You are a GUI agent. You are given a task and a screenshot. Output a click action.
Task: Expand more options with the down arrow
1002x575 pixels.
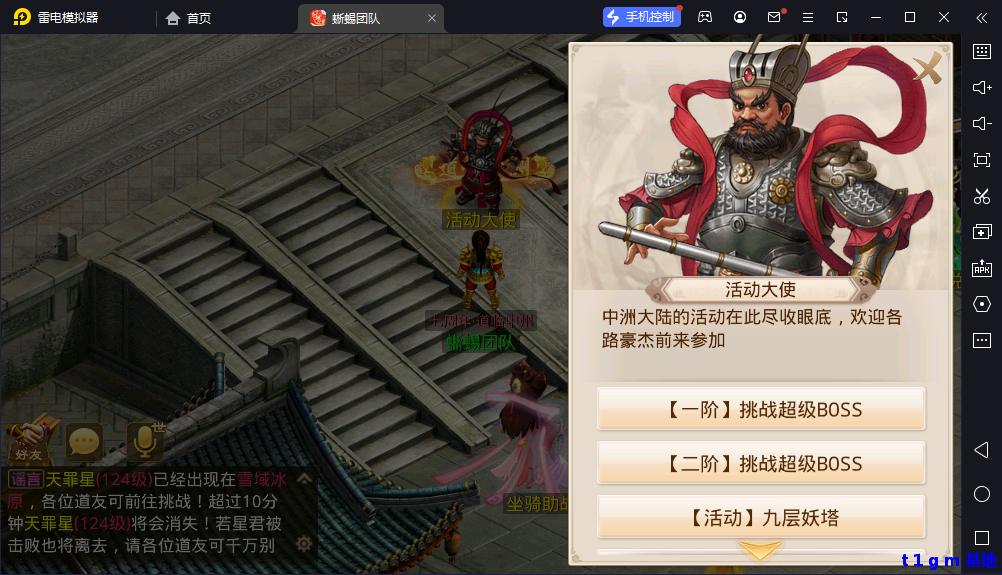point(760,550)
